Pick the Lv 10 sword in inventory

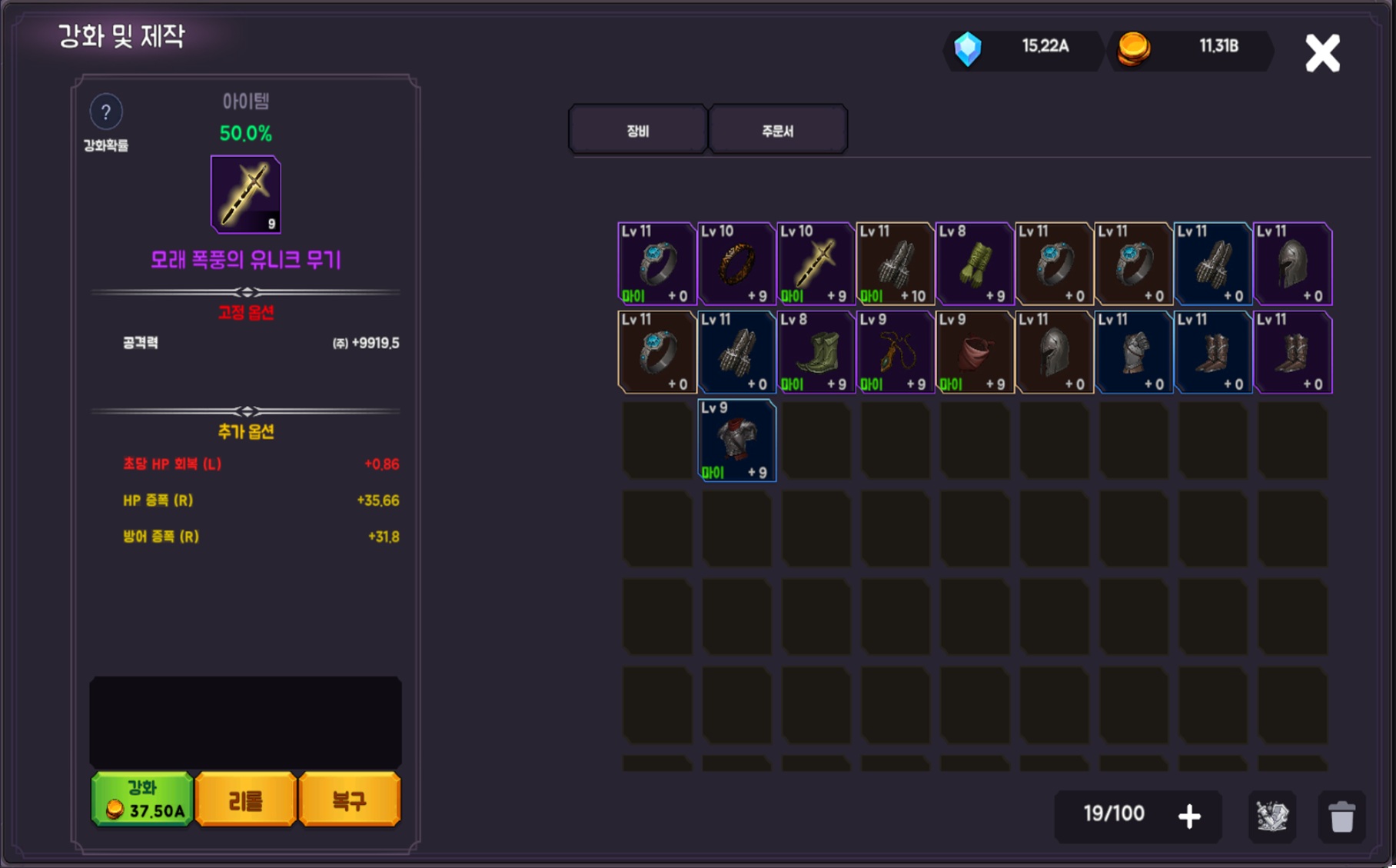point(816,264)
